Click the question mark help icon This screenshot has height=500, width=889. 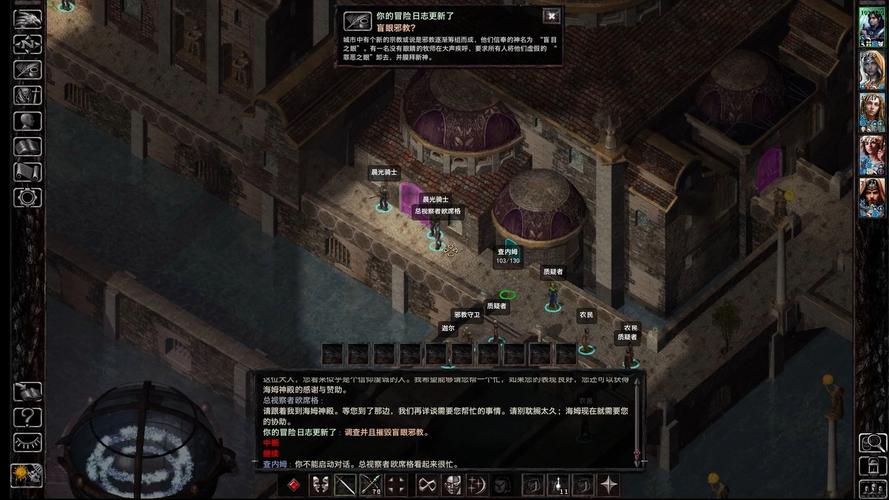coord(27,416)
